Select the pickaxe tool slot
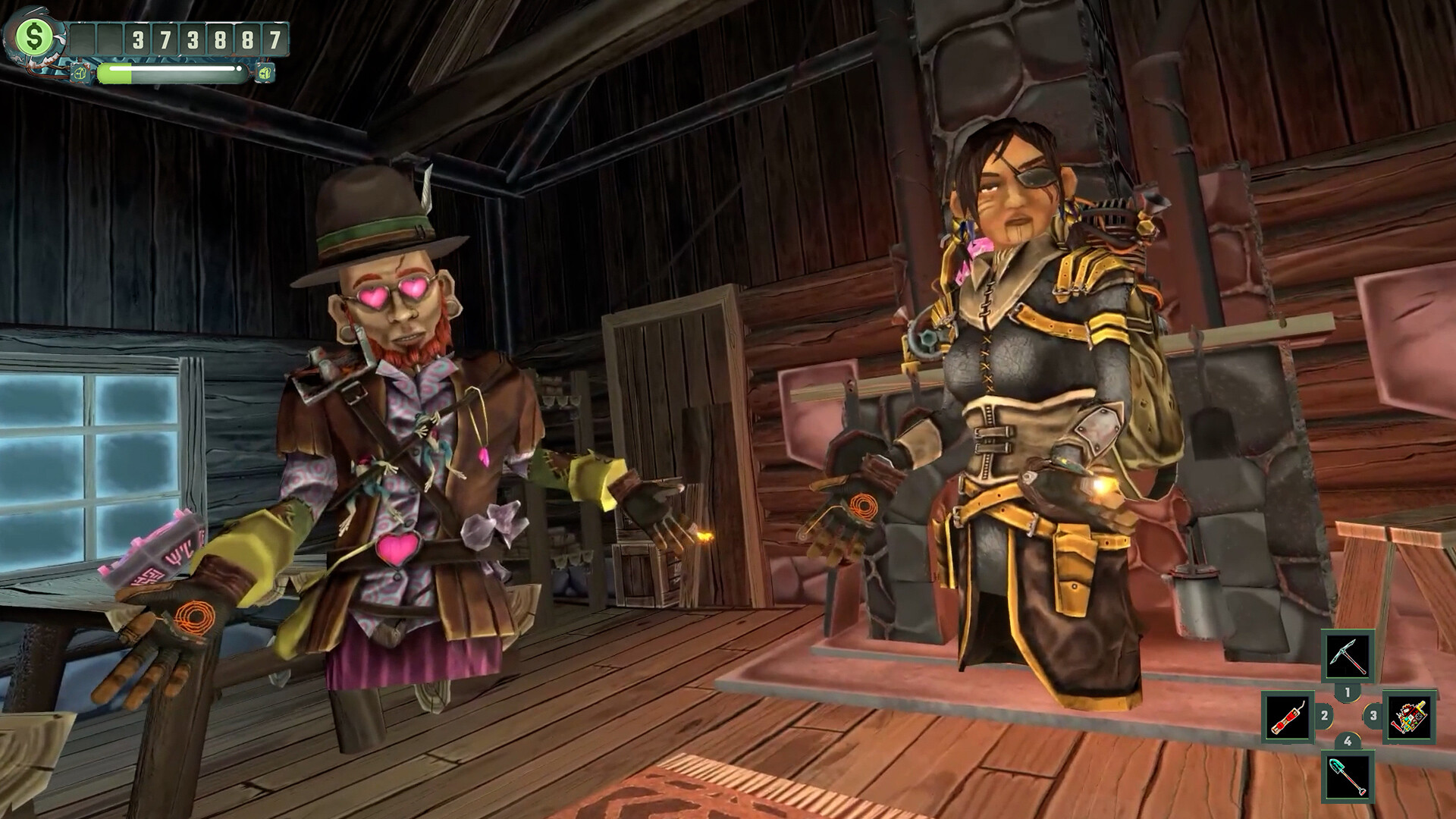This screenshot has height=819, width=1456. tap(1348, 655)
